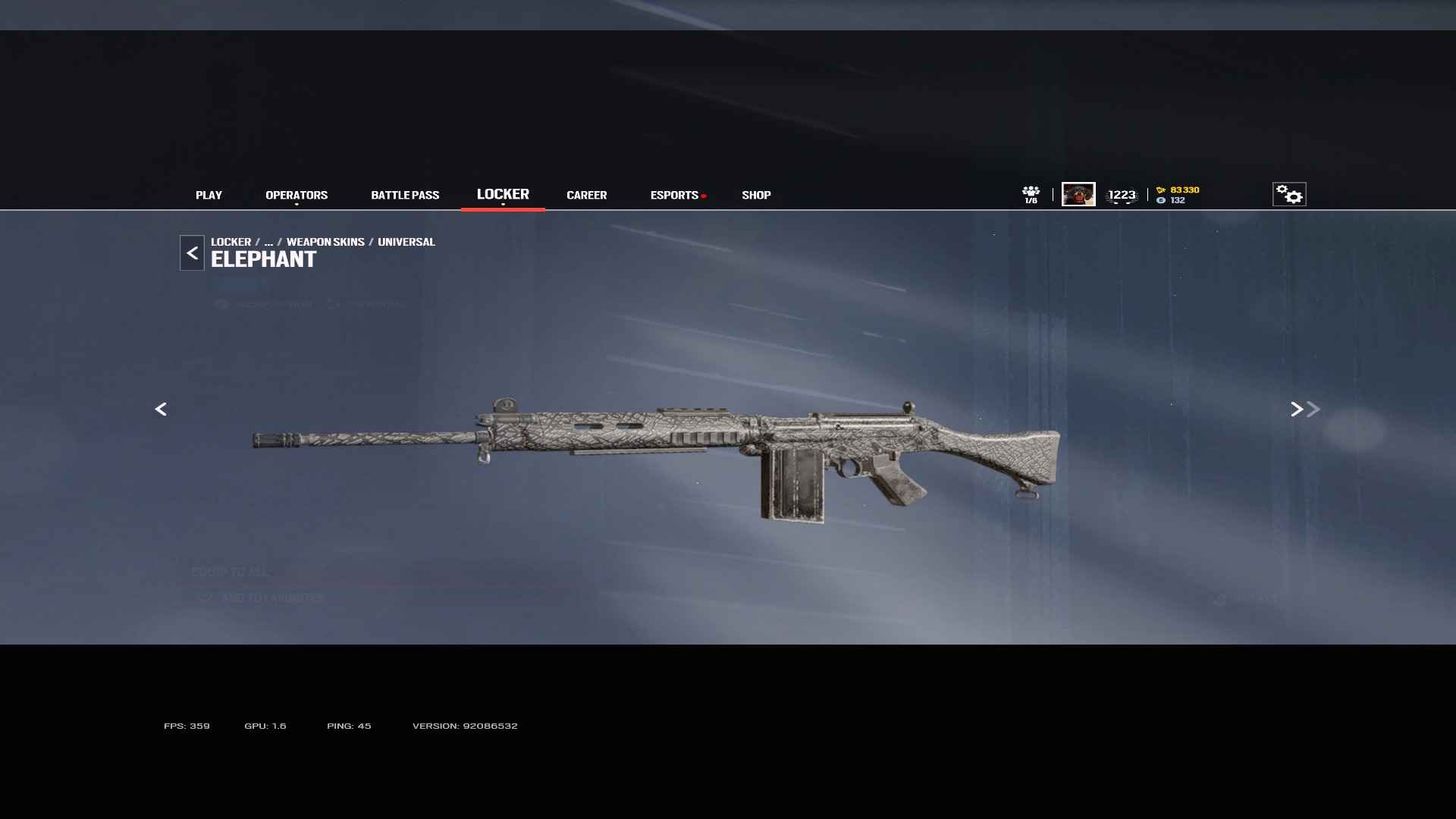Viewport: 1456px width, 819px height.
Task: Show the previous weapon skin
Action: point(161,409)
